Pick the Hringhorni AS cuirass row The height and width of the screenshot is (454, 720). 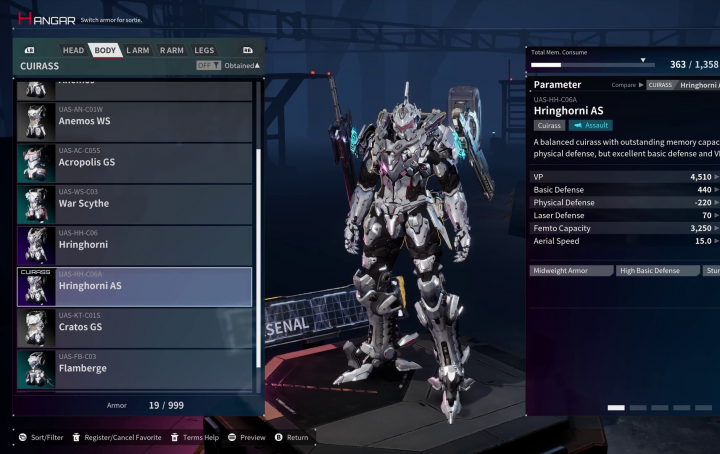point(134,286)
